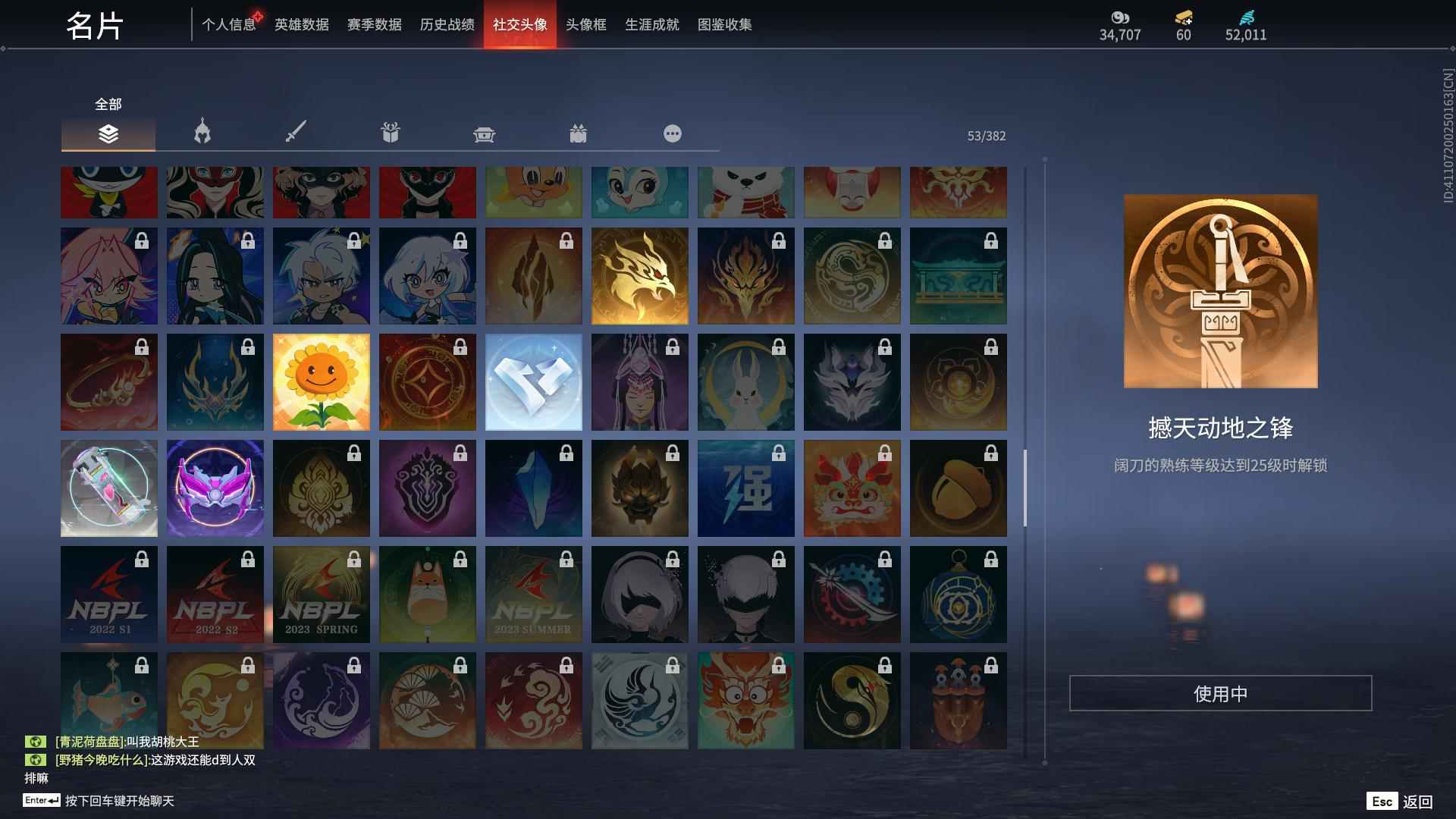Click Esc 返回 to go back
This screenshot has height=819, width=1456.
(x=1399, y=800)
